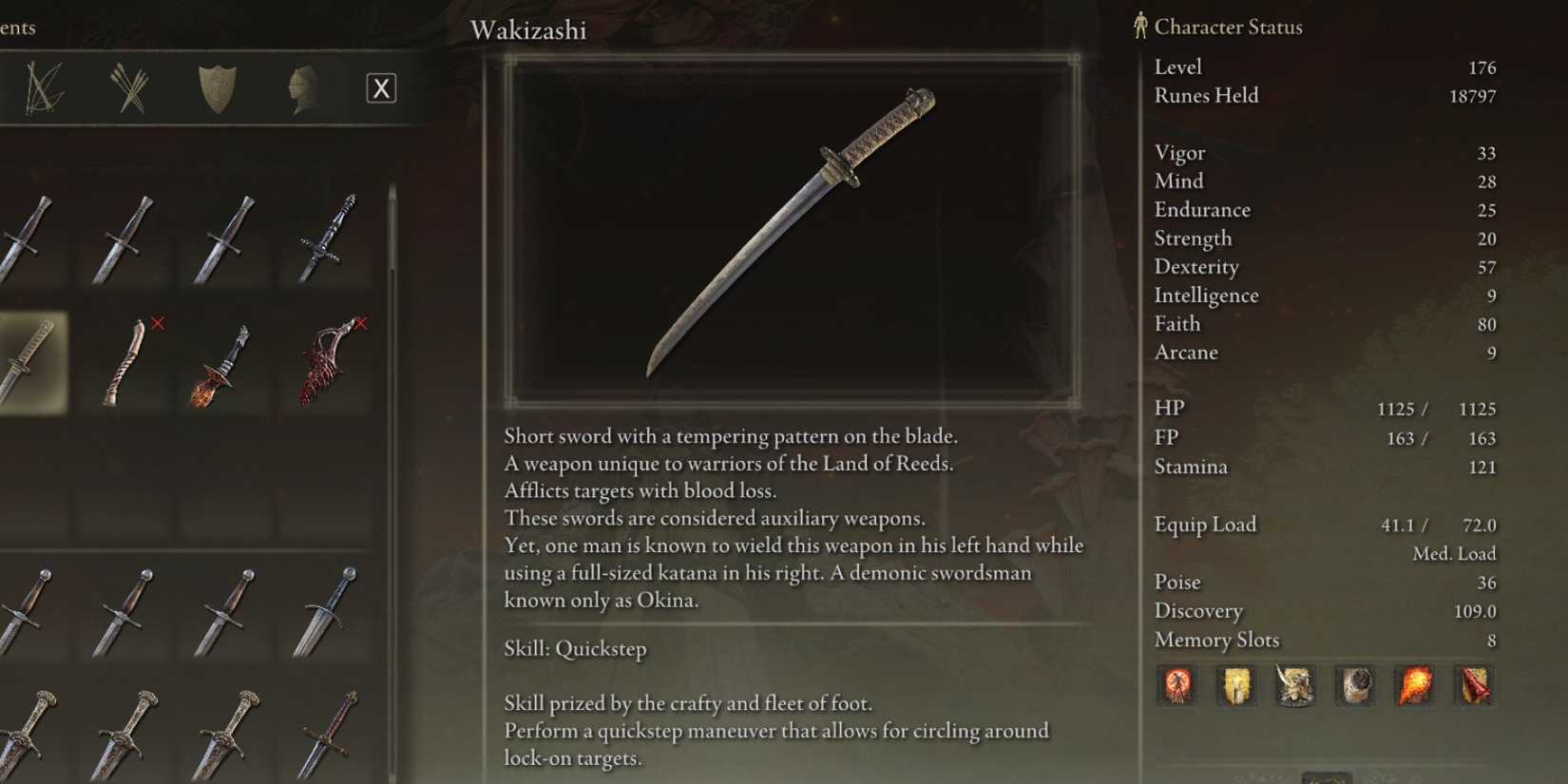Click the Runes Held value field
The width and height of the screenshot is (1568, 784).
pyautogui.click(x=1473, y=95)
